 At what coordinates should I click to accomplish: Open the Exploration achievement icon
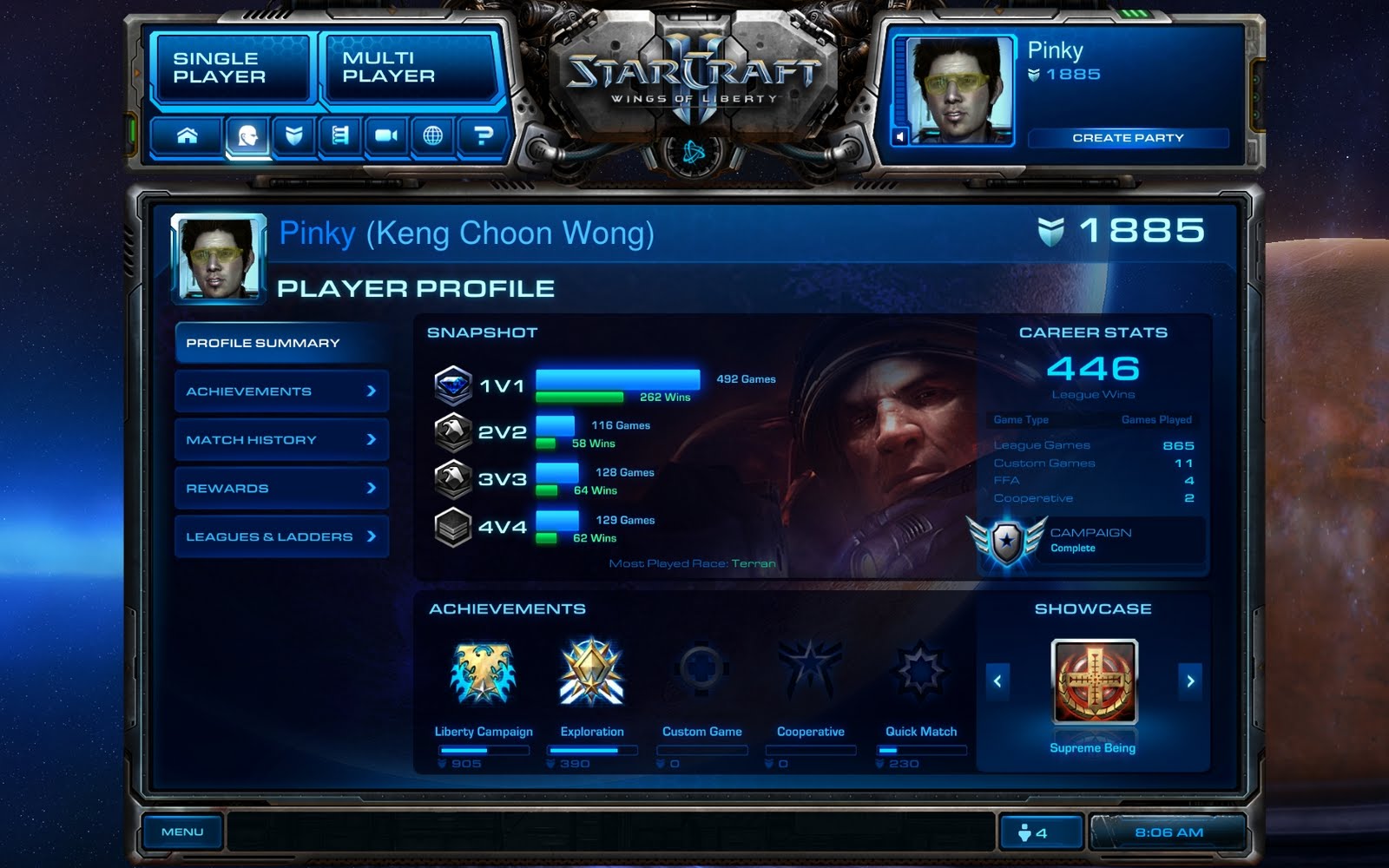coord(592,674)
